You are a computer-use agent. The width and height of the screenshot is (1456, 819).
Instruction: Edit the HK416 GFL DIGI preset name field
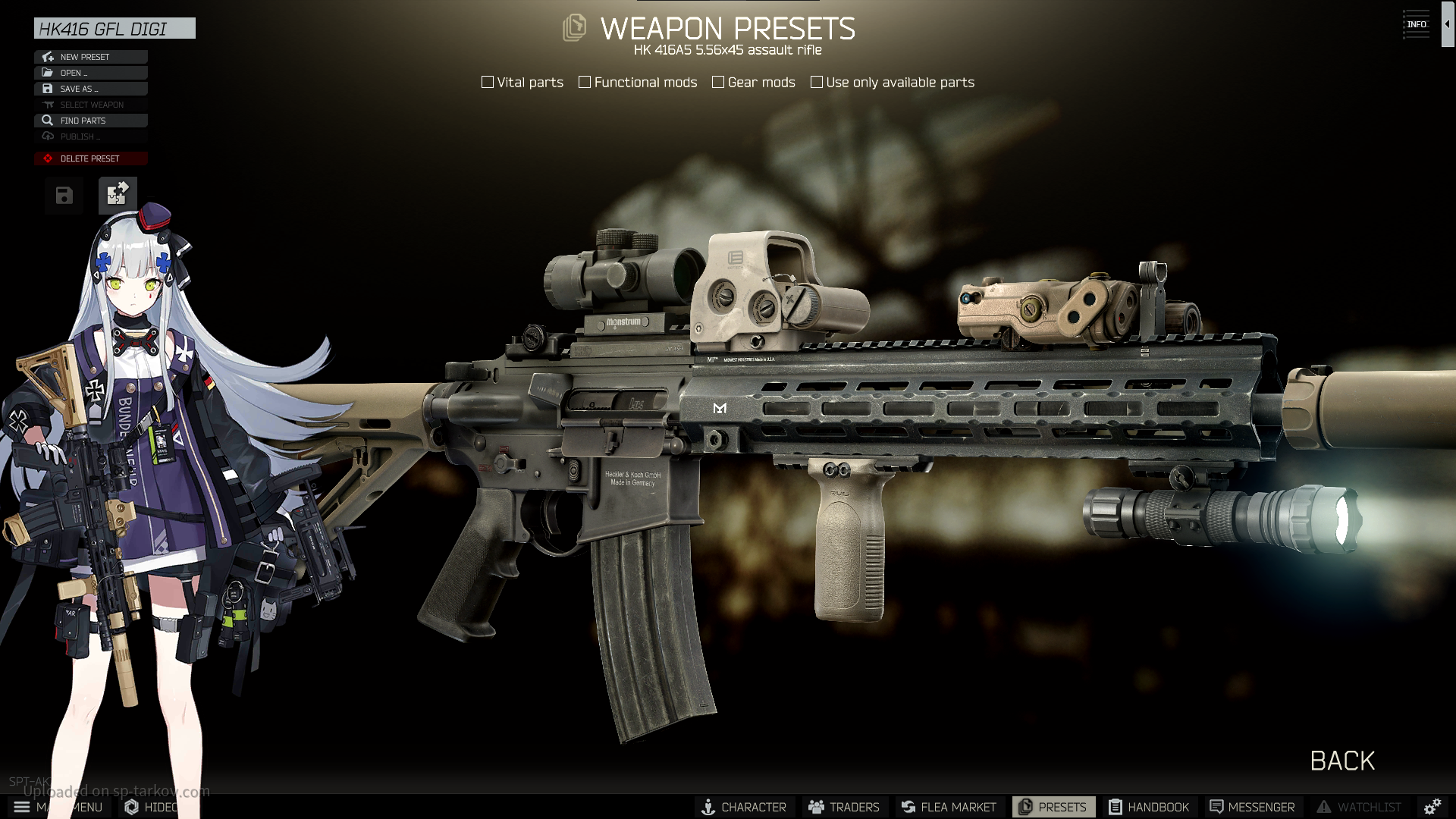[x=115, y=29]
